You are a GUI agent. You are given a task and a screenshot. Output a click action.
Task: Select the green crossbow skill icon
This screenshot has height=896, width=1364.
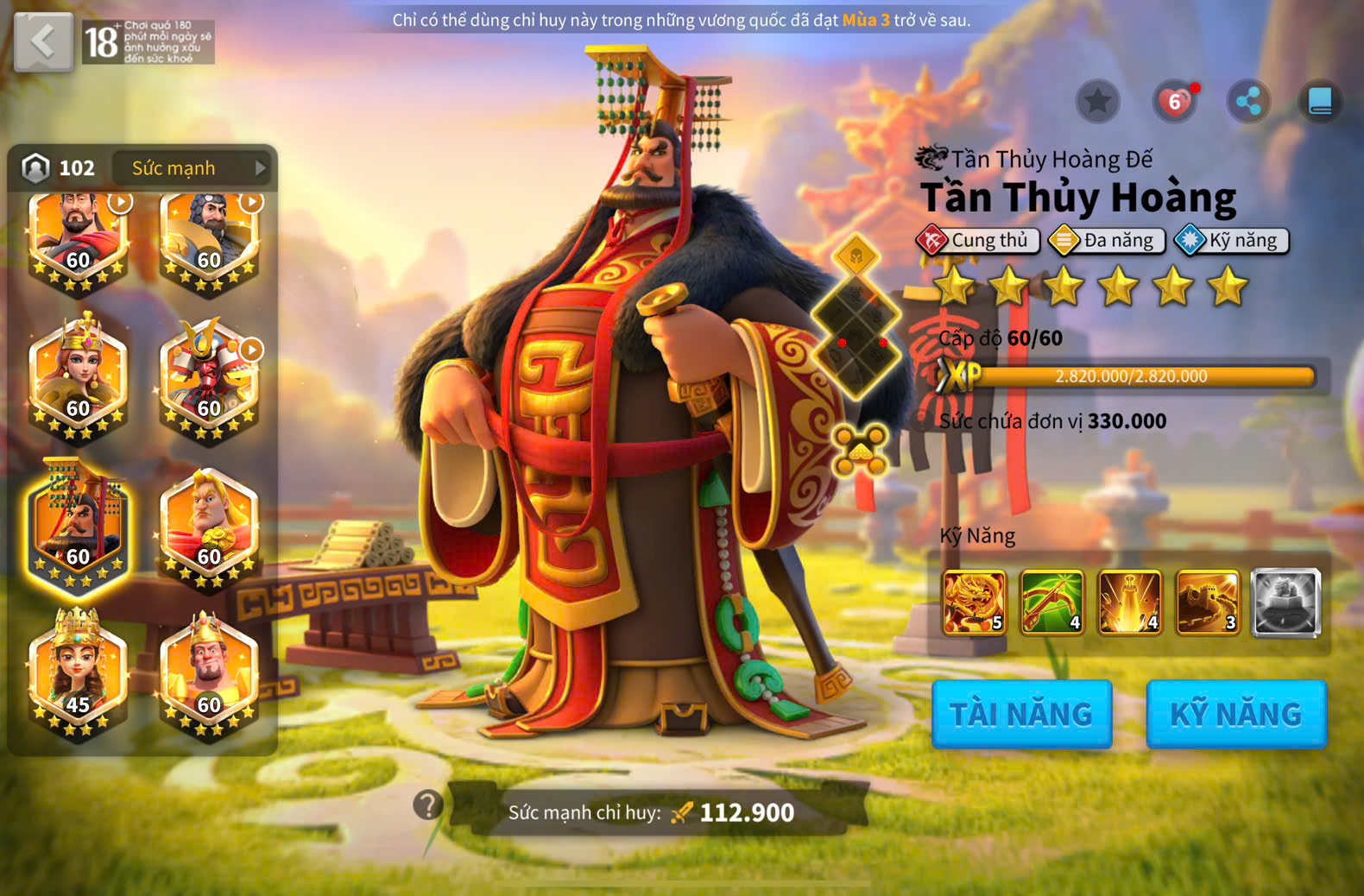[1051, 602]
